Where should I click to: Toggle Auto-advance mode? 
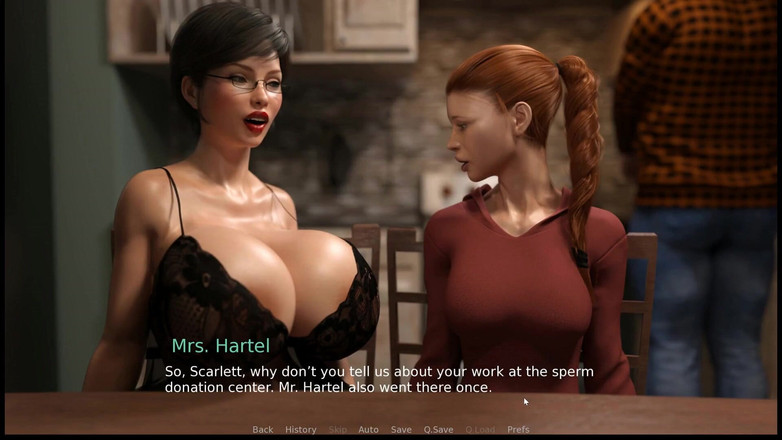tap(368, 430)
